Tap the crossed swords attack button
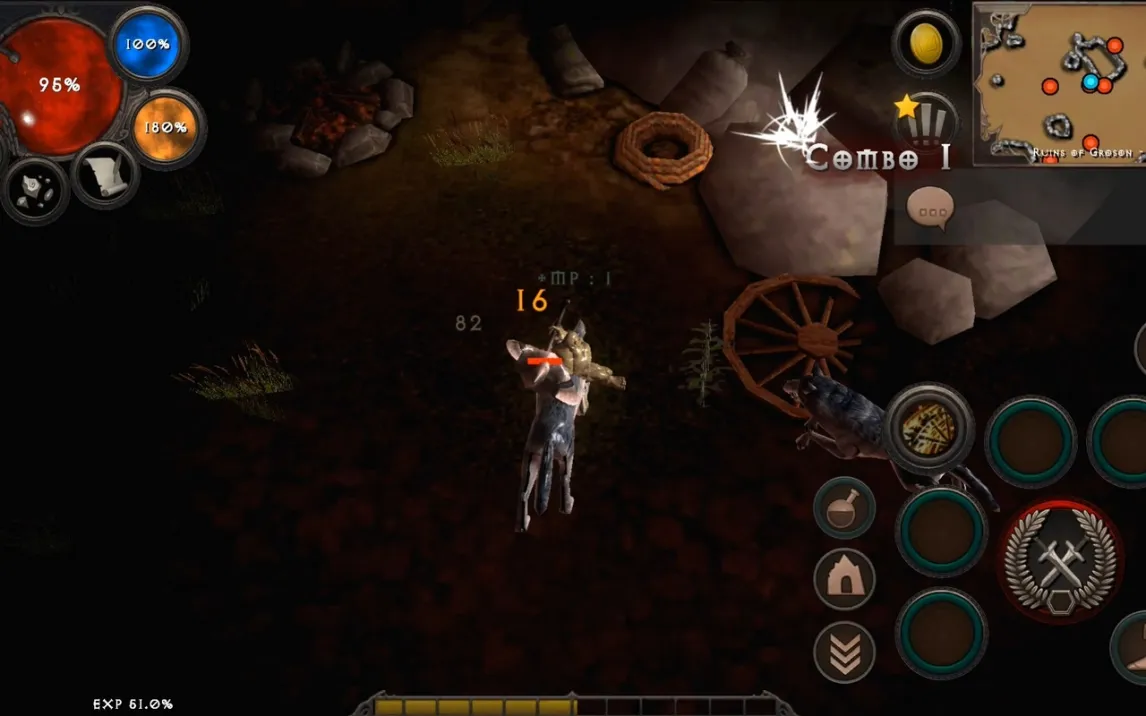Screen dimensions: 1146x716 pos(1061,561)
